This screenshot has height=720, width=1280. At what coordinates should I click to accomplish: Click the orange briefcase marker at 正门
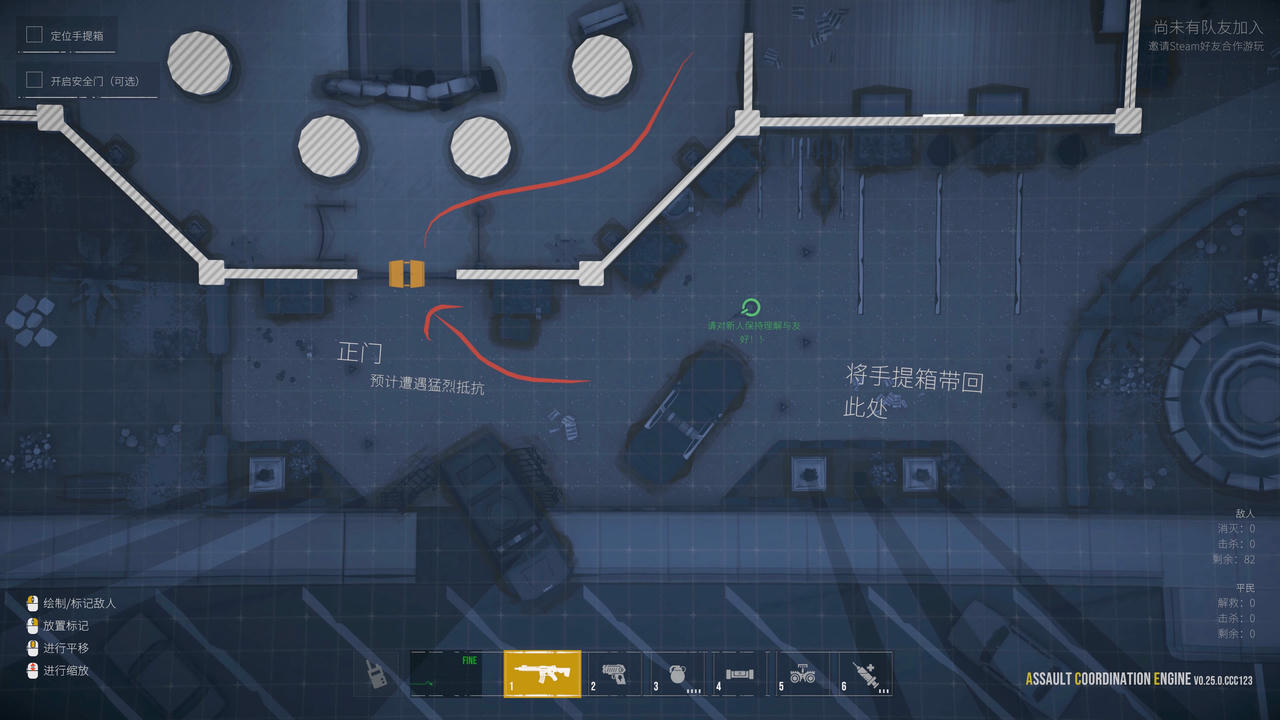coord(405,271)
